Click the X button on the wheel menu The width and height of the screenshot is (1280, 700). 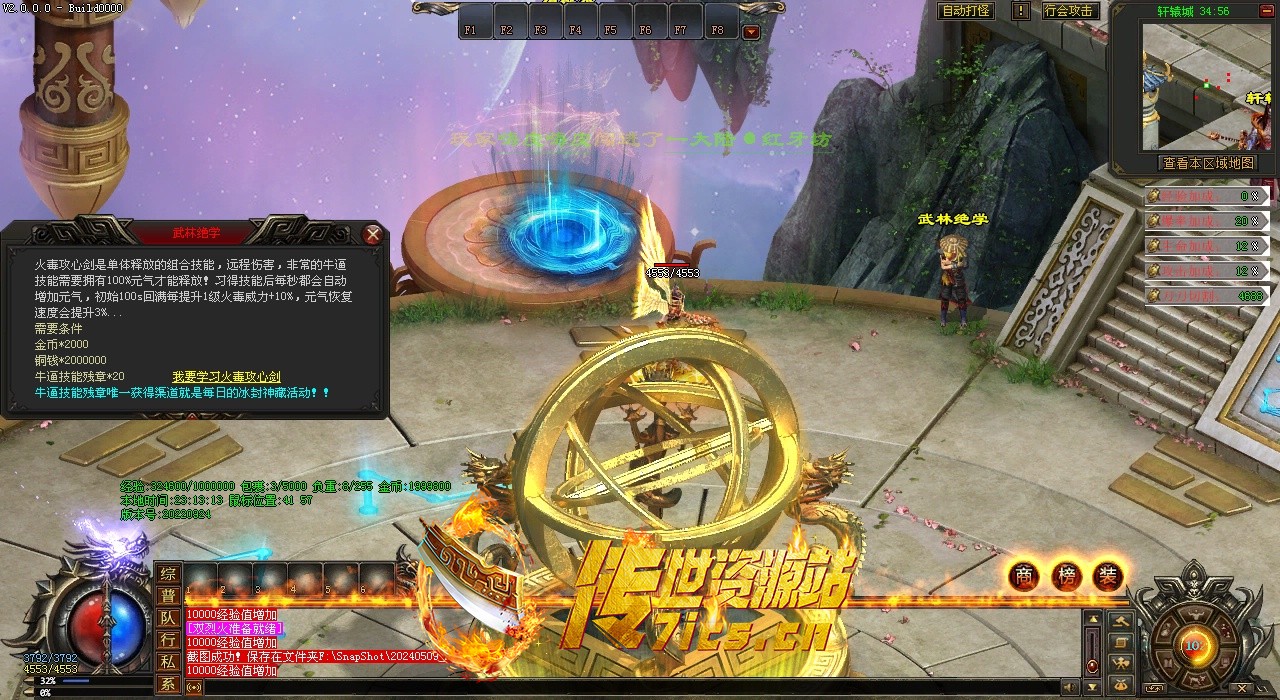[x=1241, y=688]
